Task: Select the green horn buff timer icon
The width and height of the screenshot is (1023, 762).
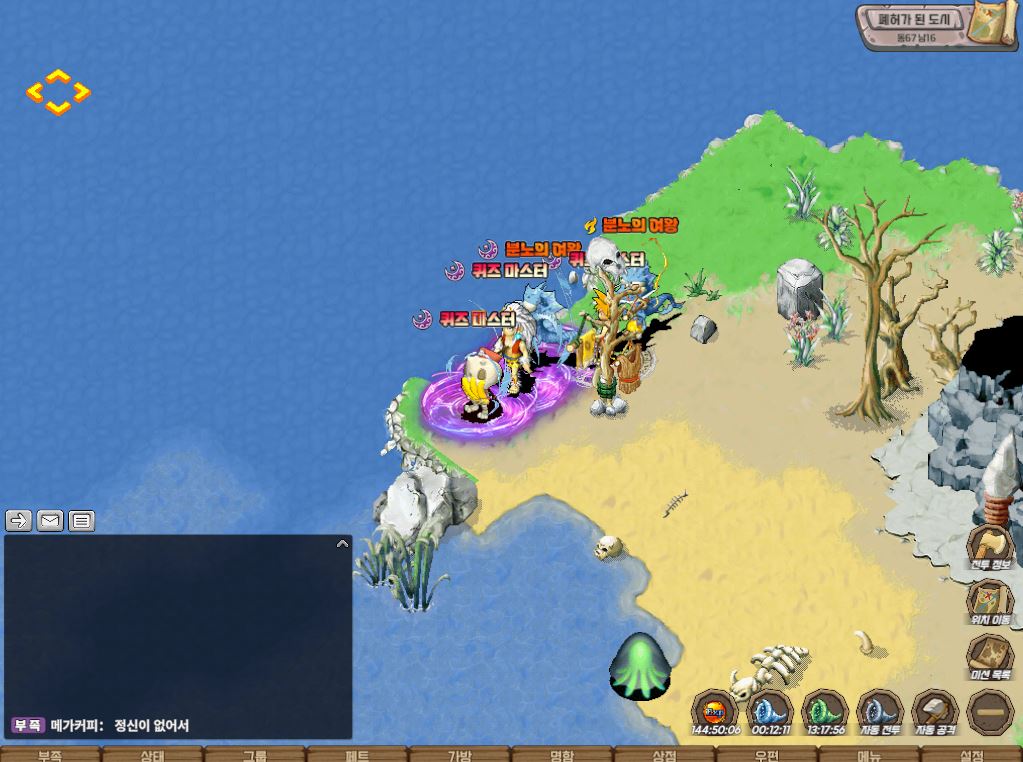Action: [x=825, y=712]
